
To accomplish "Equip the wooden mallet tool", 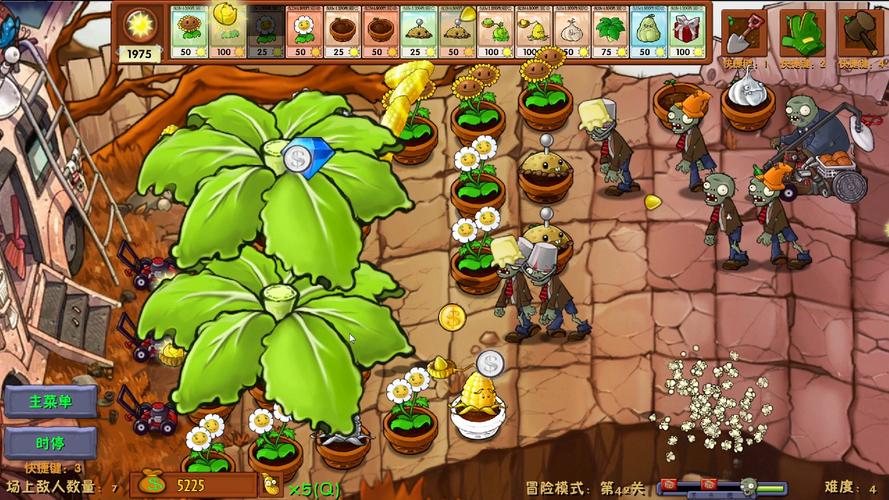I will point(860,33).
